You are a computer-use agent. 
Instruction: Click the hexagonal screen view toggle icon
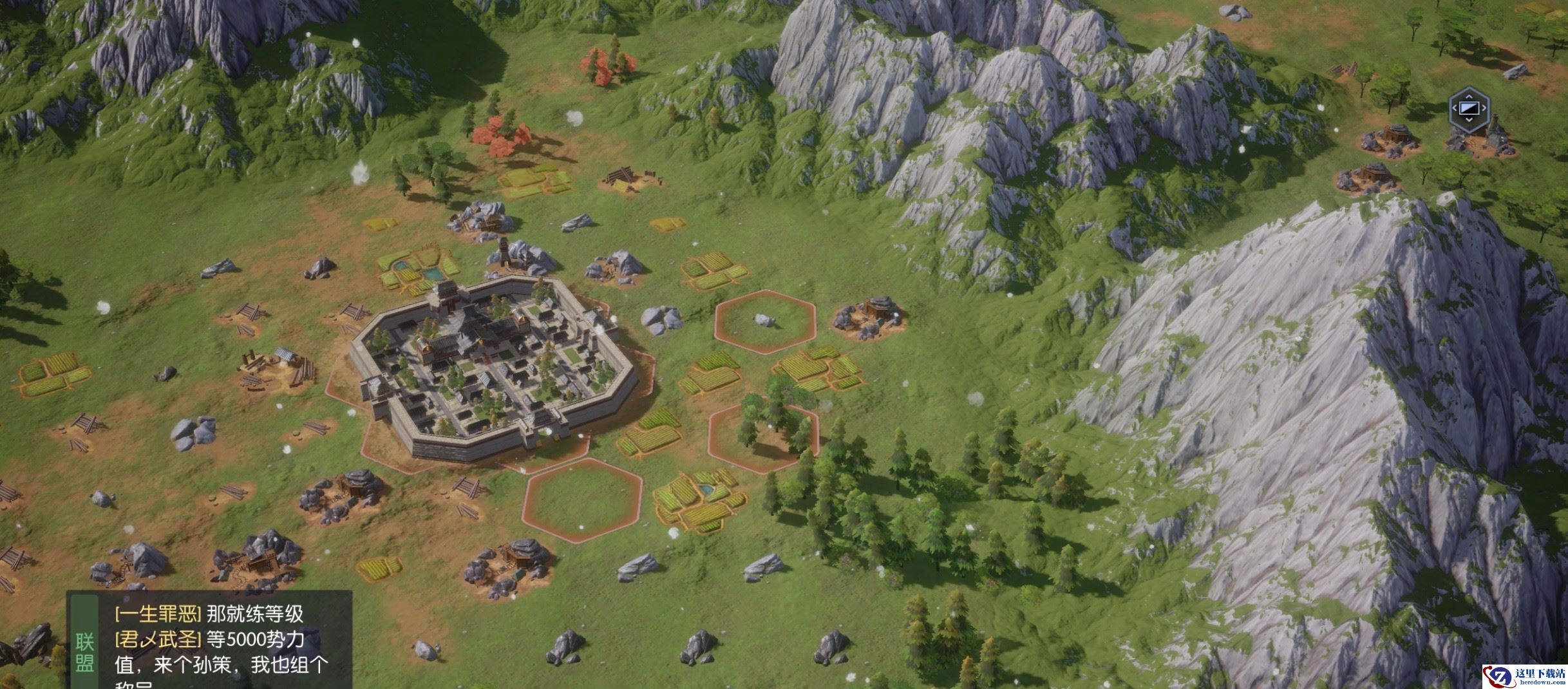click(x=1468, y=108)
